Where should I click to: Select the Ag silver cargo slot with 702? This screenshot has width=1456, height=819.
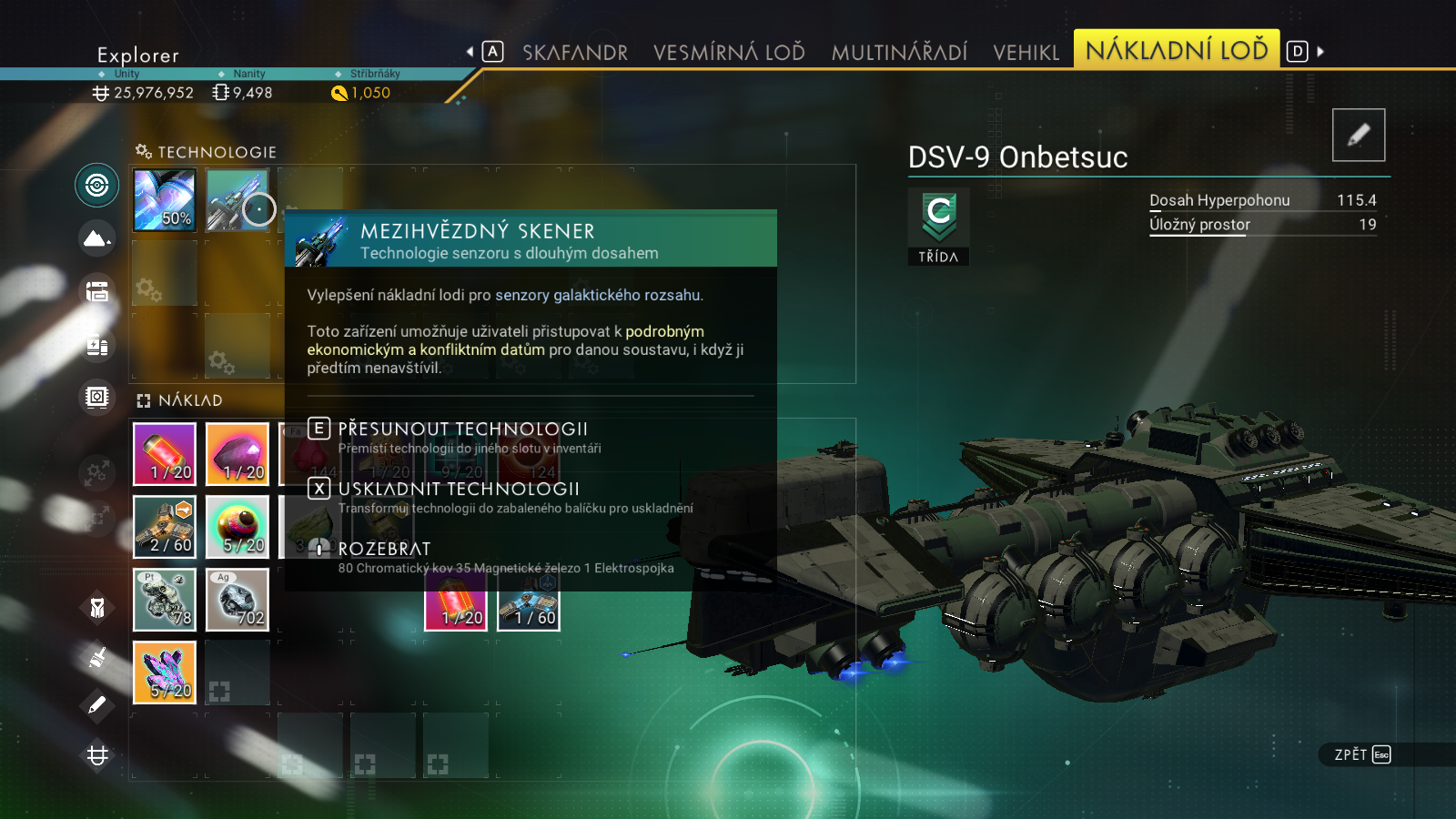point(238,600)
